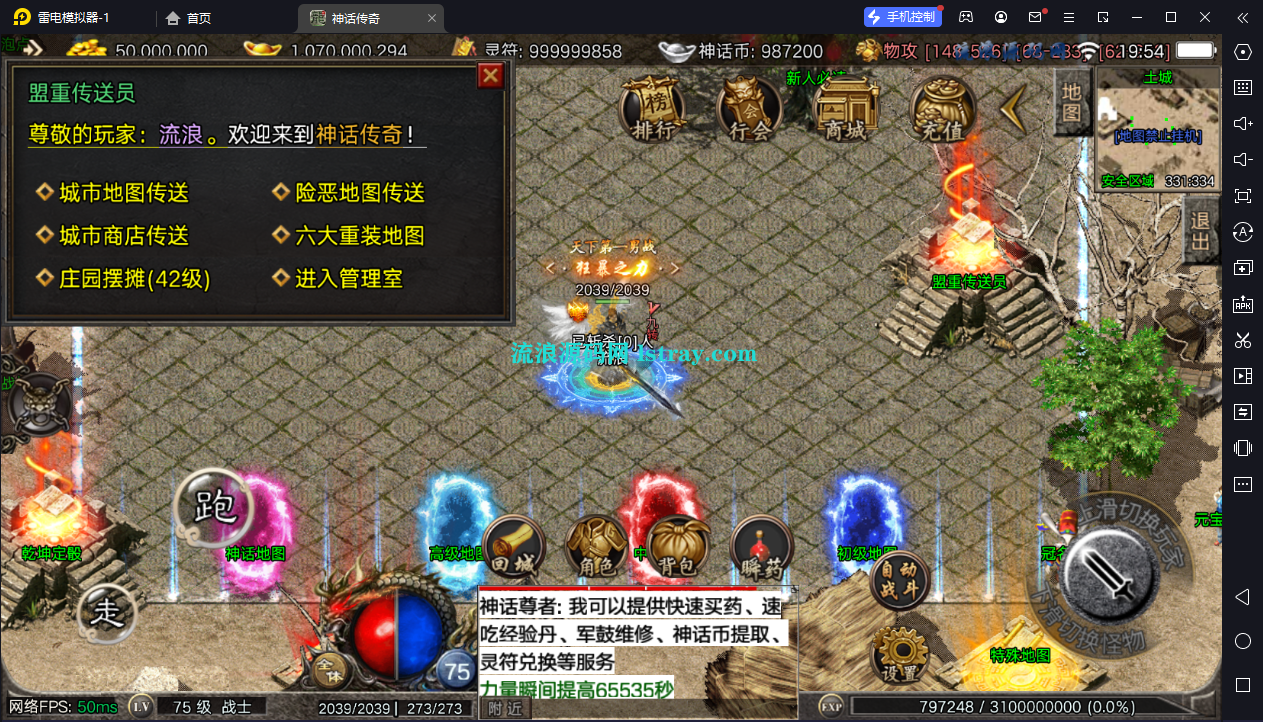The width and height of the screenshot is (1263, 722).
Task: Open the 设置 gear settings
Action: pyautogui.click(x=899, y=655)
